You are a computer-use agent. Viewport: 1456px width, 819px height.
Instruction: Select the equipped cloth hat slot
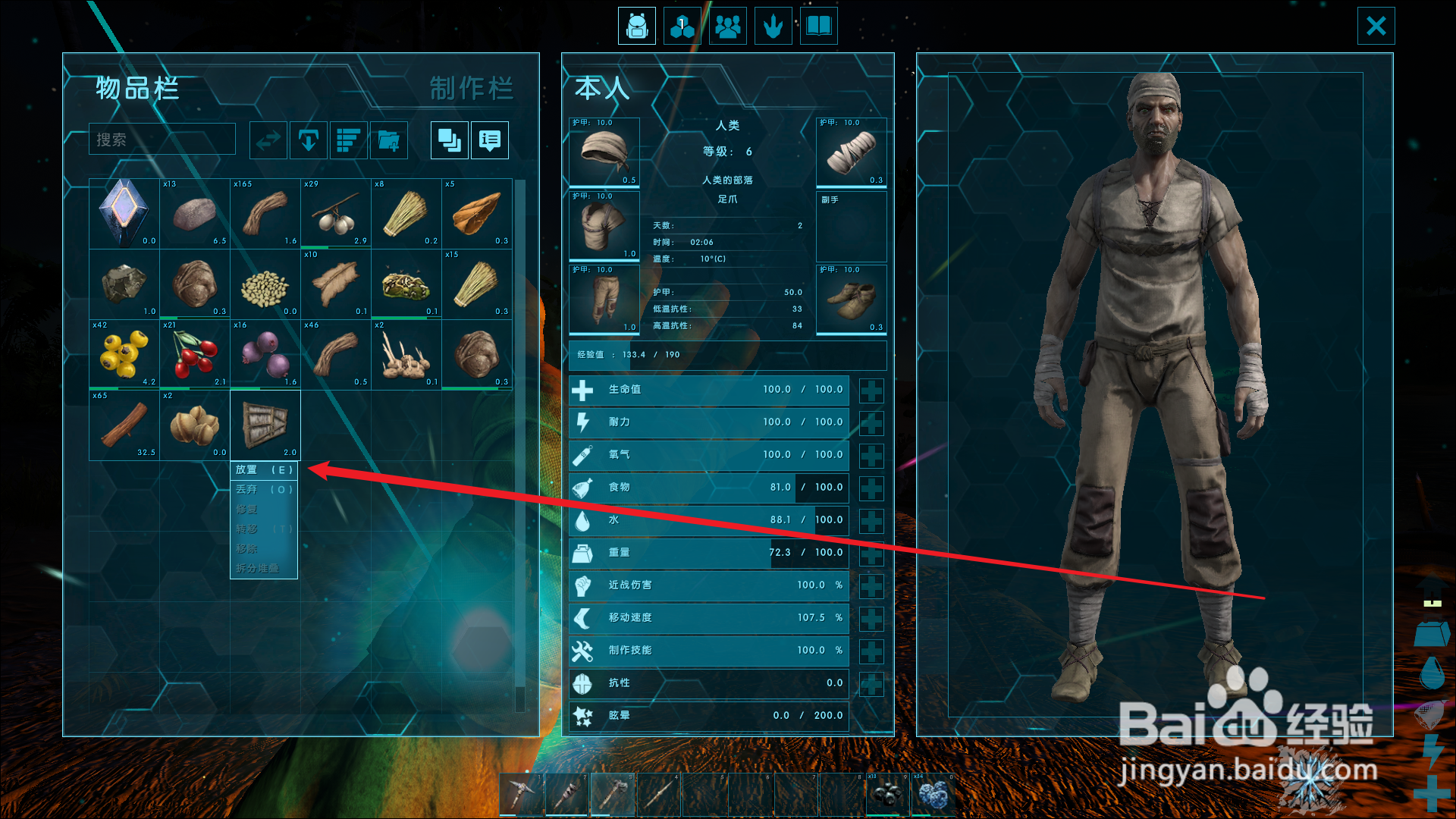point(604,152)
